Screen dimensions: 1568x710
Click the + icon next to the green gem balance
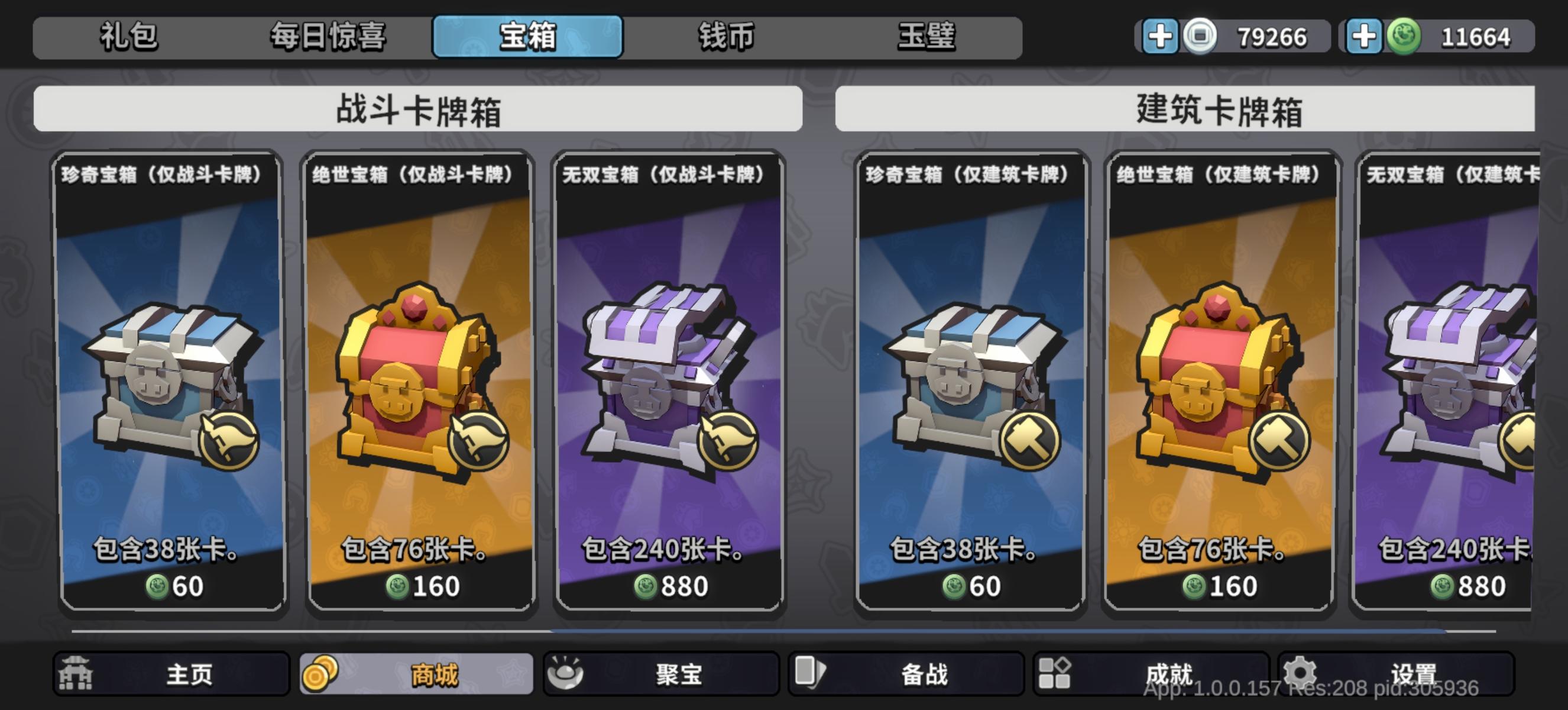[x=1363, y=38]
